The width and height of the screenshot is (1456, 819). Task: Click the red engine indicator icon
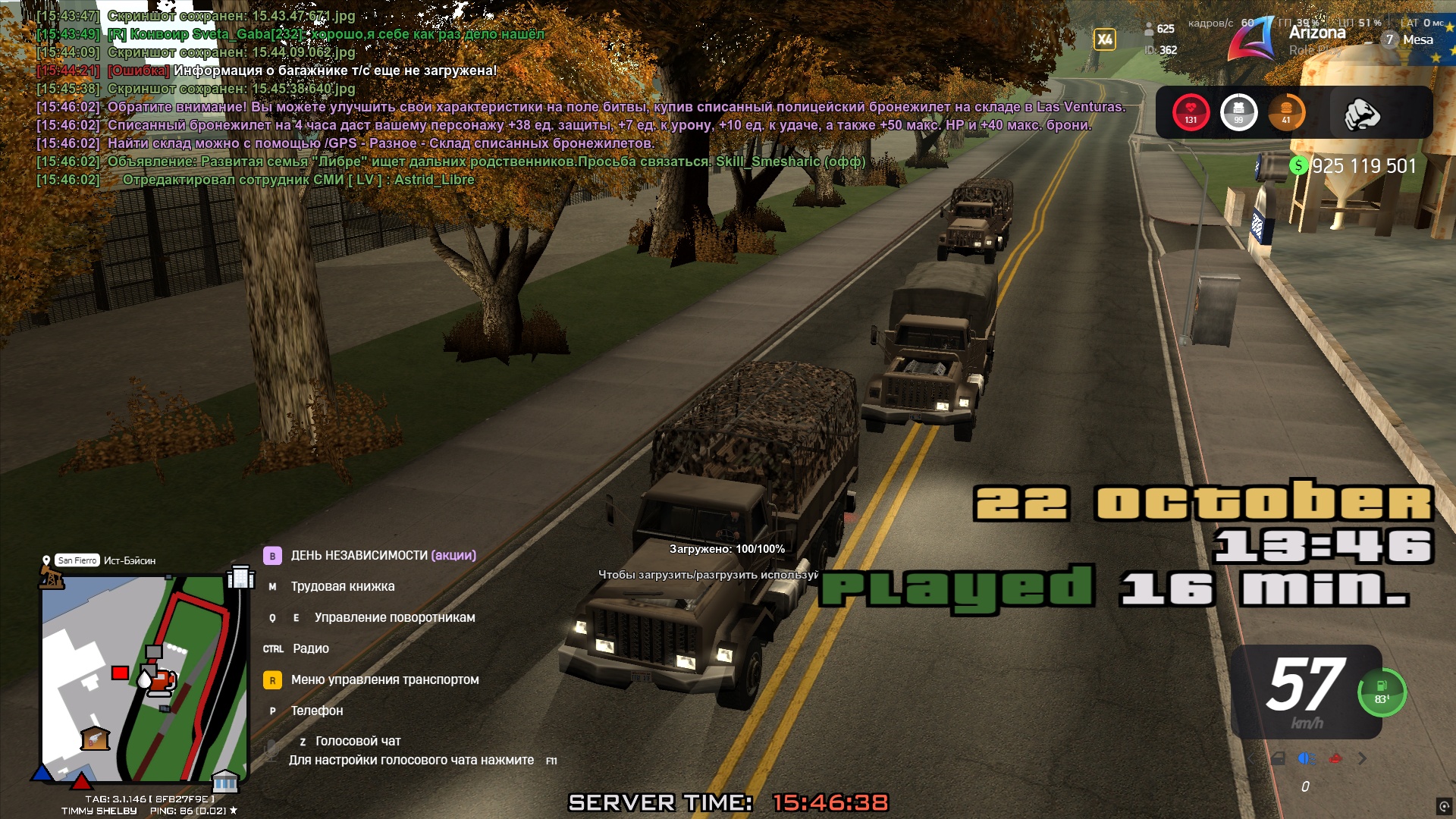coord(1335,758)
